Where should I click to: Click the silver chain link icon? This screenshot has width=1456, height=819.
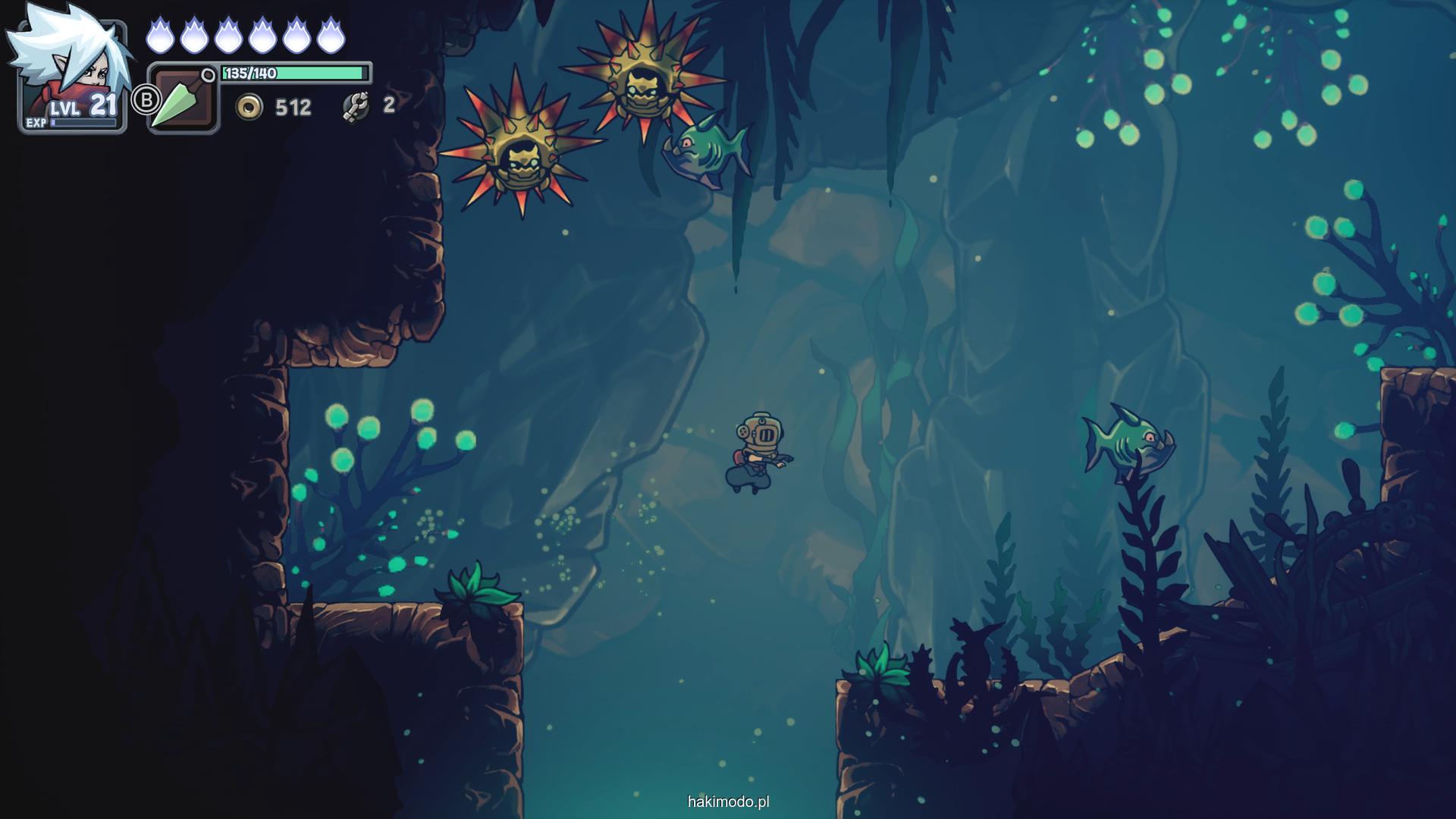356,107
